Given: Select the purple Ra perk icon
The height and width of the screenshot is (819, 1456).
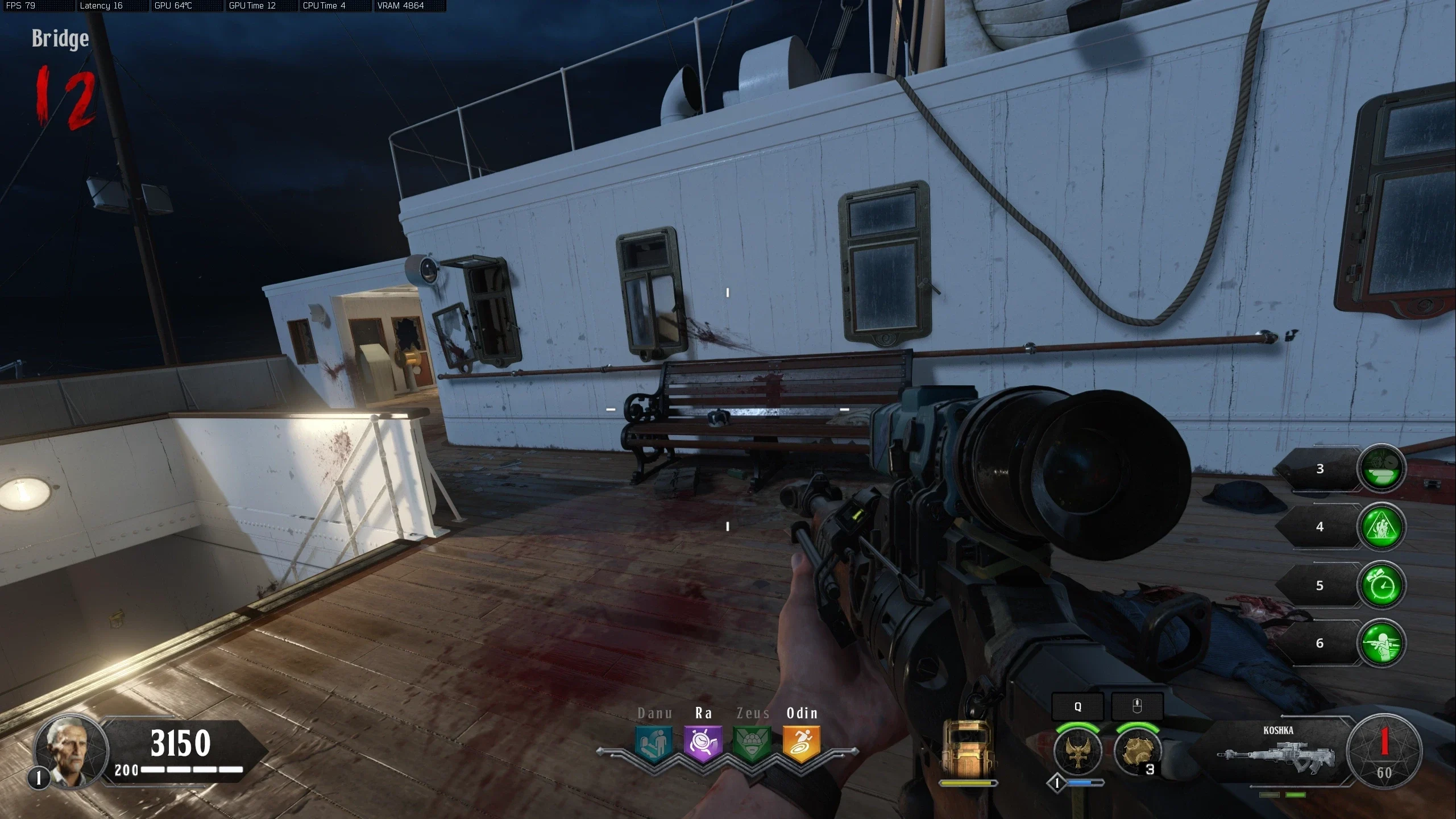Looking at the screenshot, I should 703,744.
